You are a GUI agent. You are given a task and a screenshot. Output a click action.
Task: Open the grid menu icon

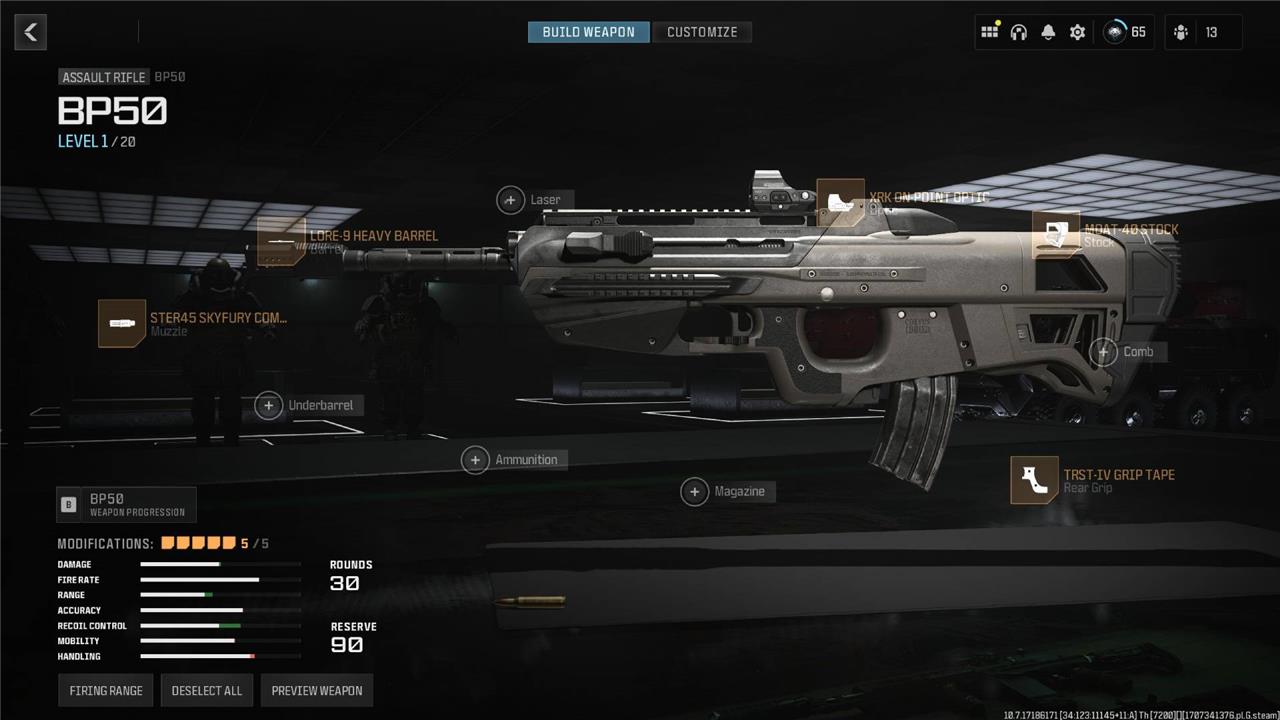coord(989,32)
